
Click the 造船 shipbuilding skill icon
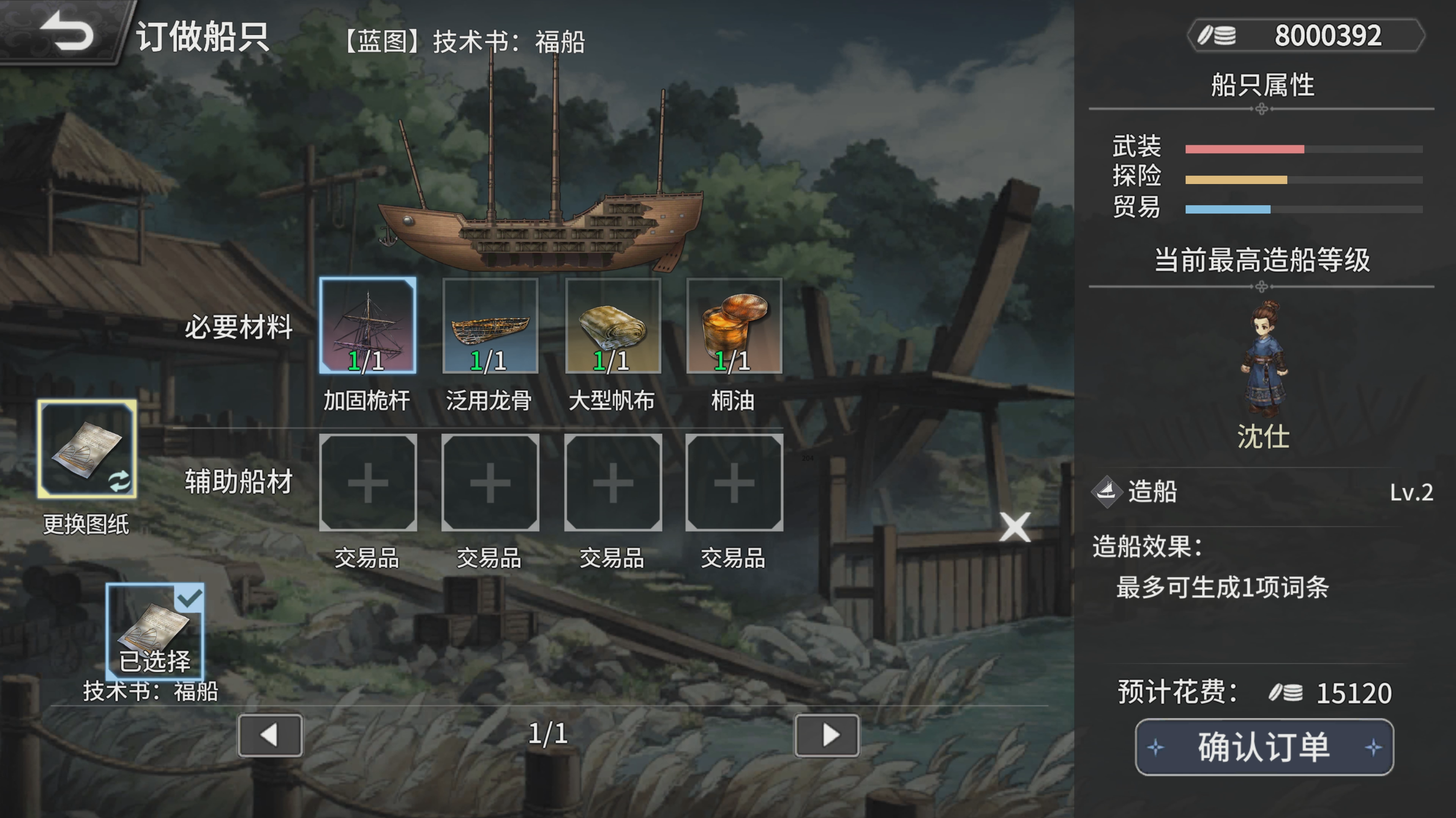click(x=1107, y=491)
